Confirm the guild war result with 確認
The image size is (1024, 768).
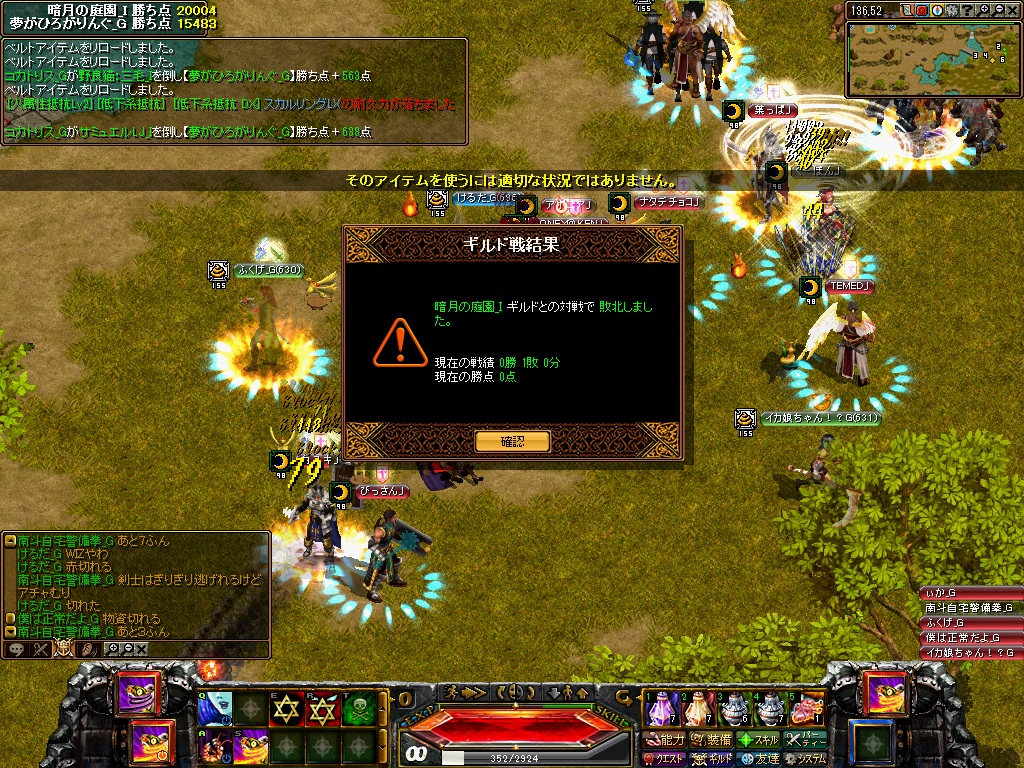tap(512, 441)
